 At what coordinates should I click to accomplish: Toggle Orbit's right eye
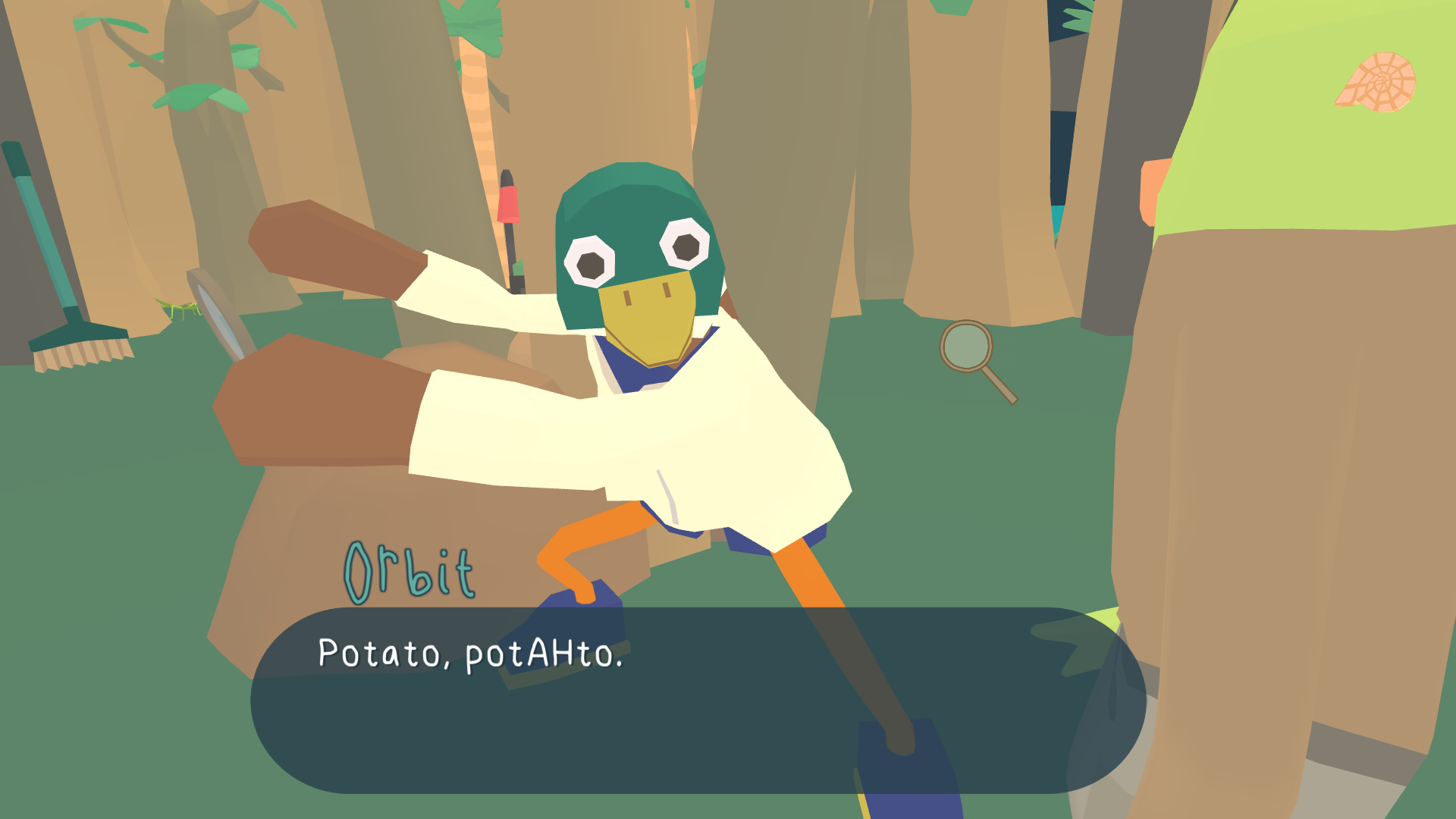click(x=685, y=246)
